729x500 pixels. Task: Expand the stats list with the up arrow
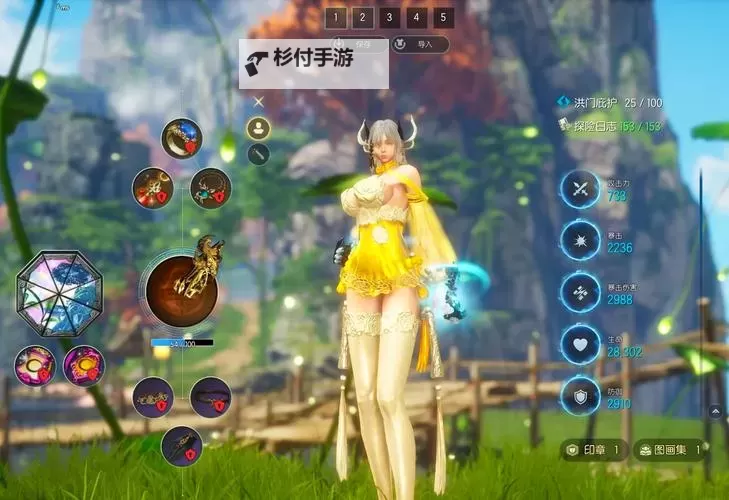(x=716, y=410)
